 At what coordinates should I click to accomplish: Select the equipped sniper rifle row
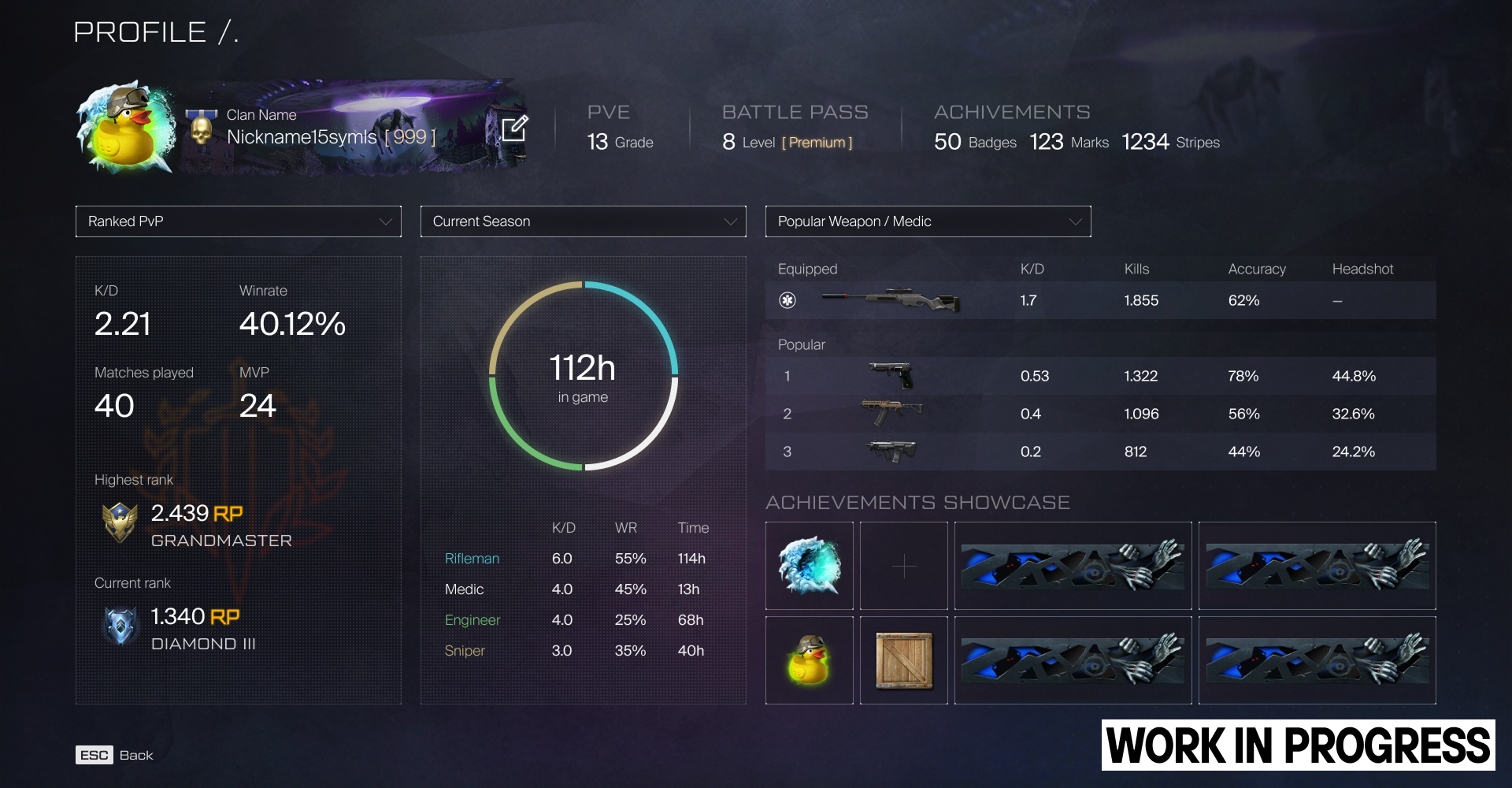tap(1100, 300)
